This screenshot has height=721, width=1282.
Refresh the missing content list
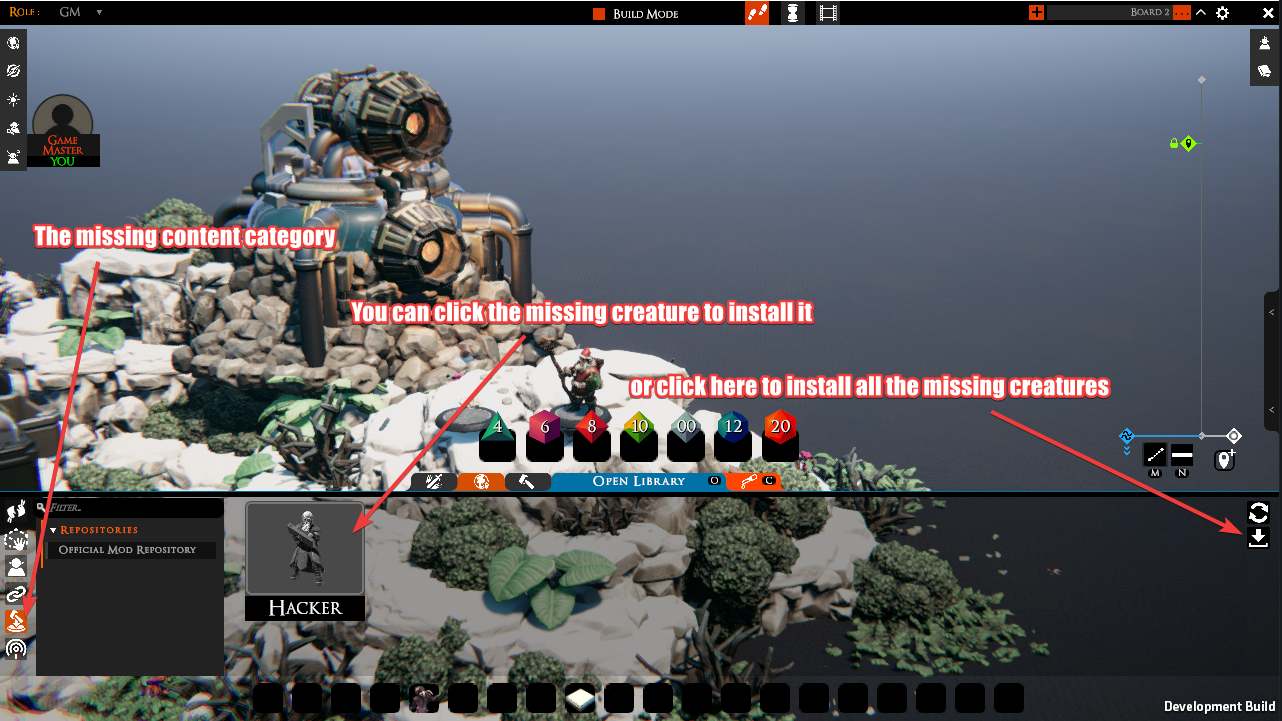[1258, 513]
